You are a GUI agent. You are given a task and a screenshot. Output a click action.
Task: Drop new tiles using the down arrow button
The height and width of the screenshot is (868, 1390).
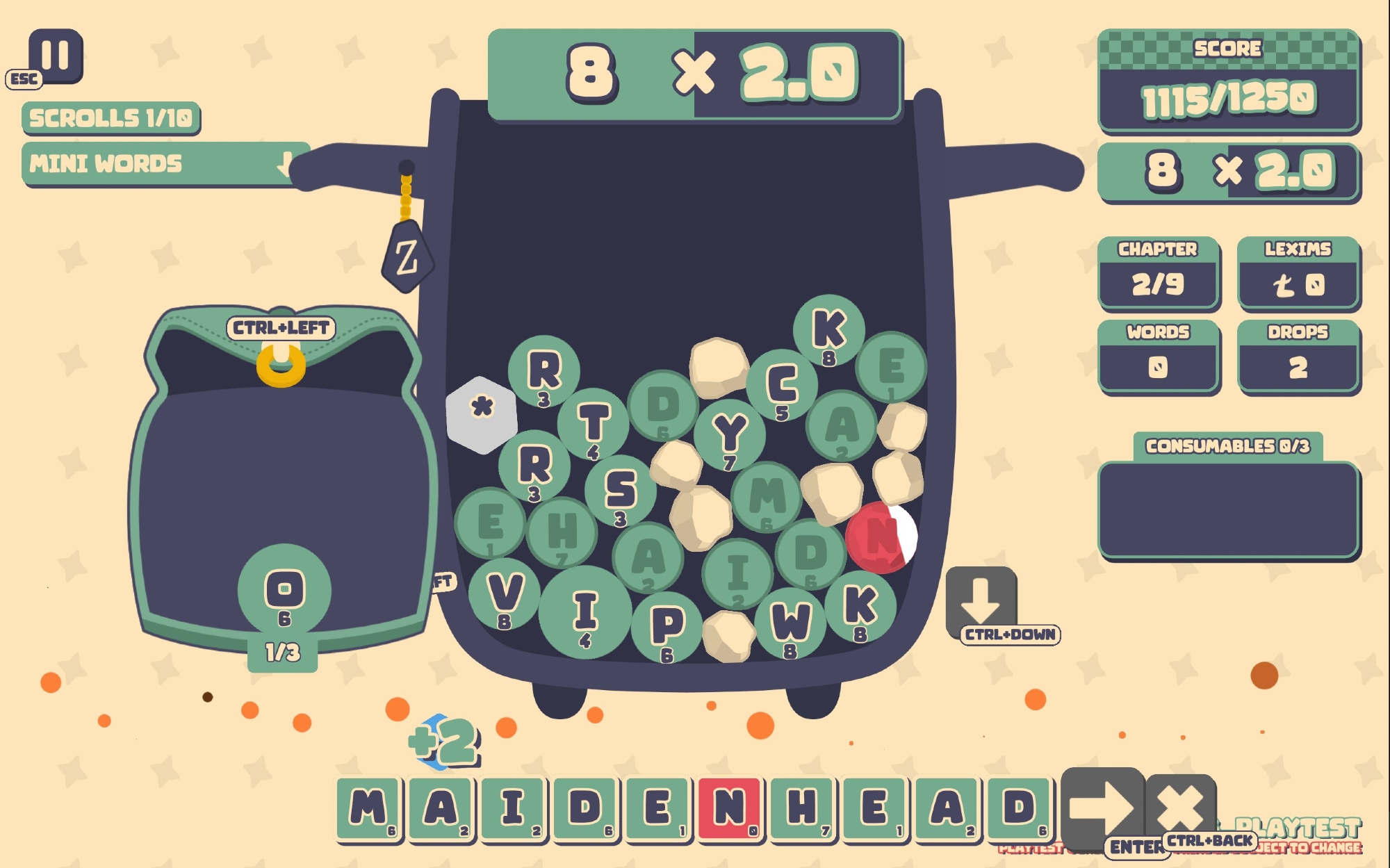[x=981, y=599]
